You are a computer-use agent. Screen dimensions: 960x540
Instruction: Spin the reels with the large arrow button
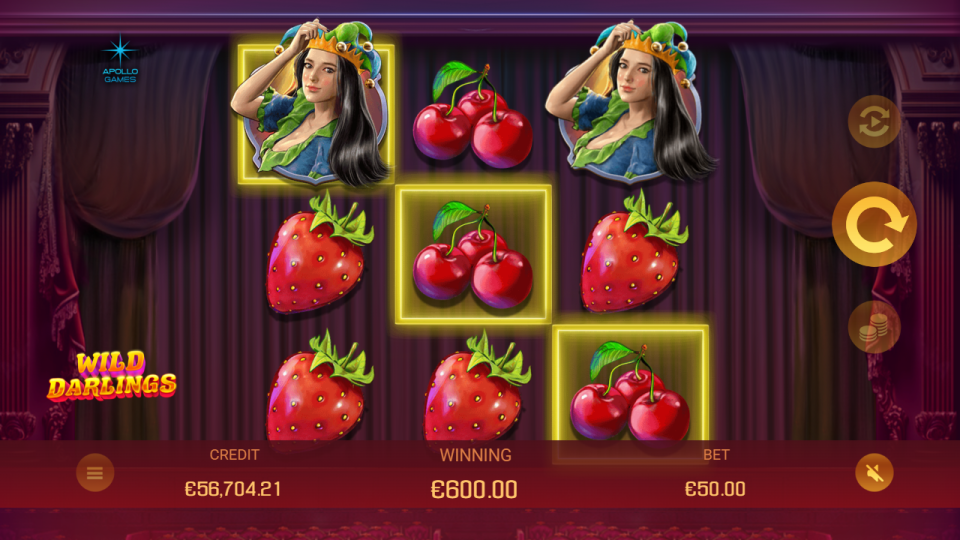tap(874, 225)
